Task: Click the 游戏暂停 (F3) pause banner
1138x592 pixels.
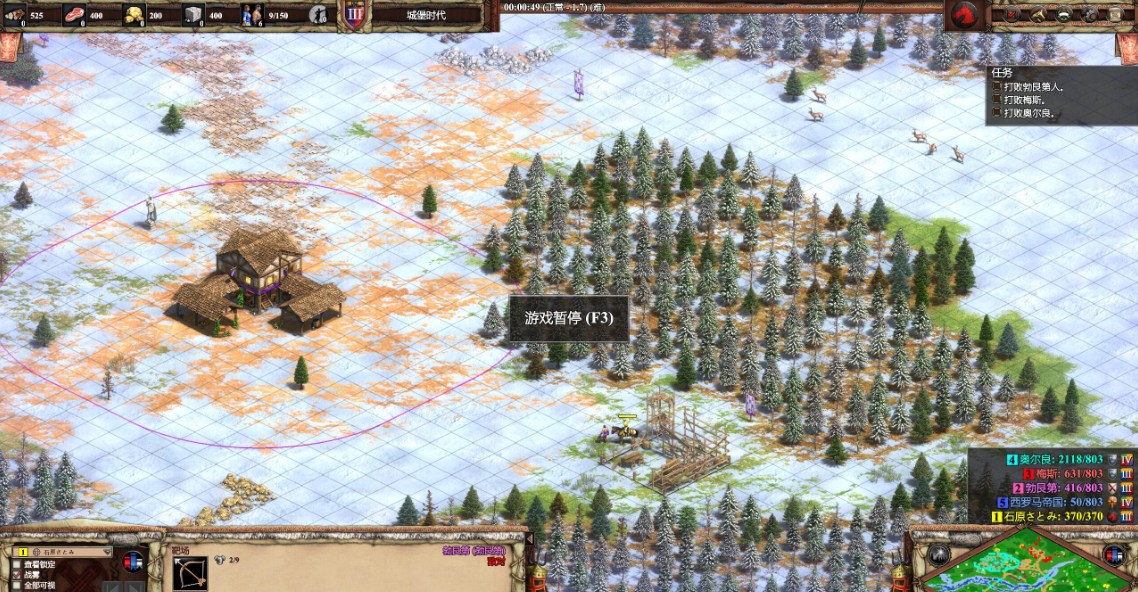Action: pos(569,318)
